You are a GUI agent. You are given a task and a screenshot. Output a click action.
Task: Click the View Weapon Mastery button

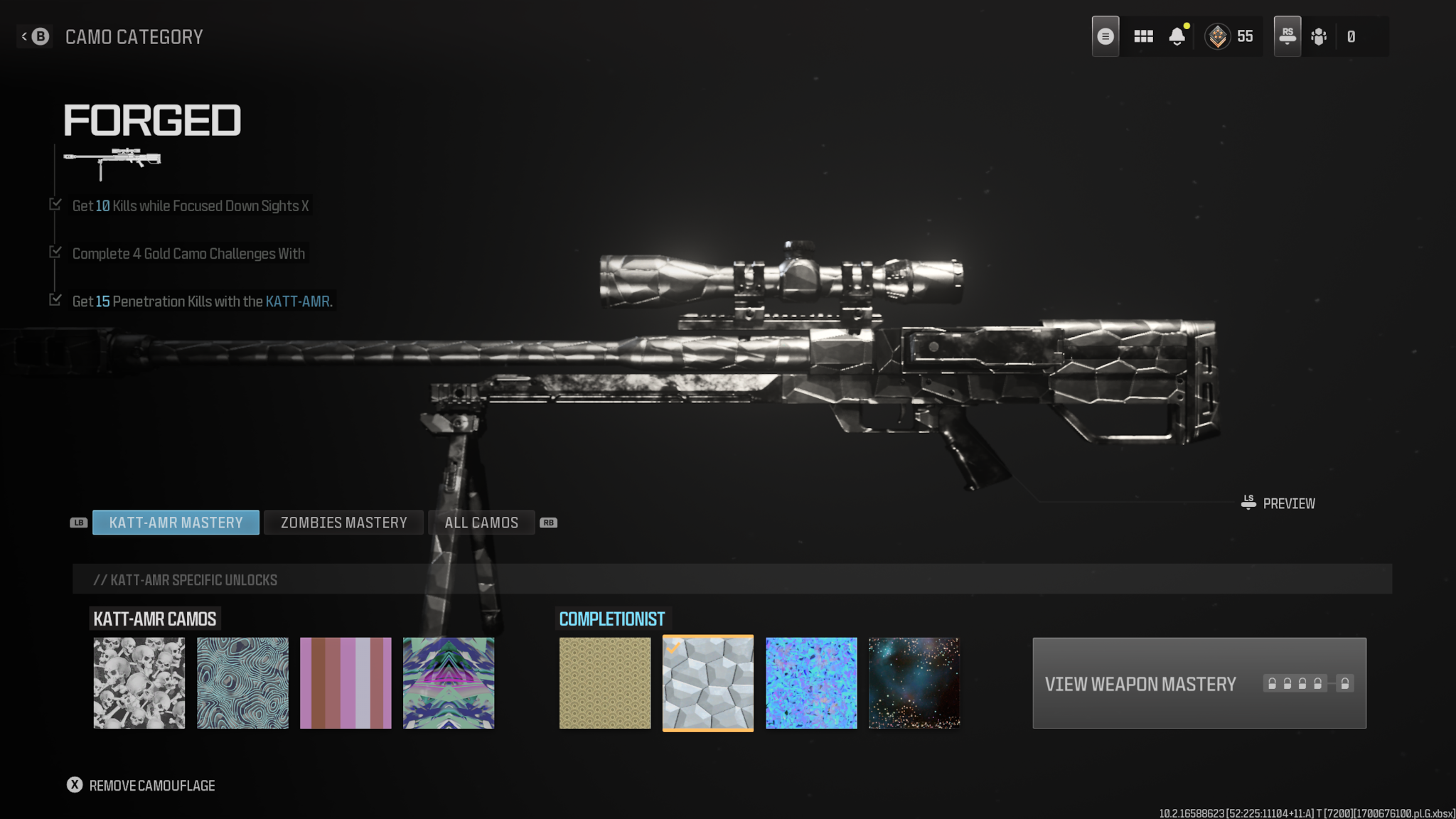tap(1140, 683)
